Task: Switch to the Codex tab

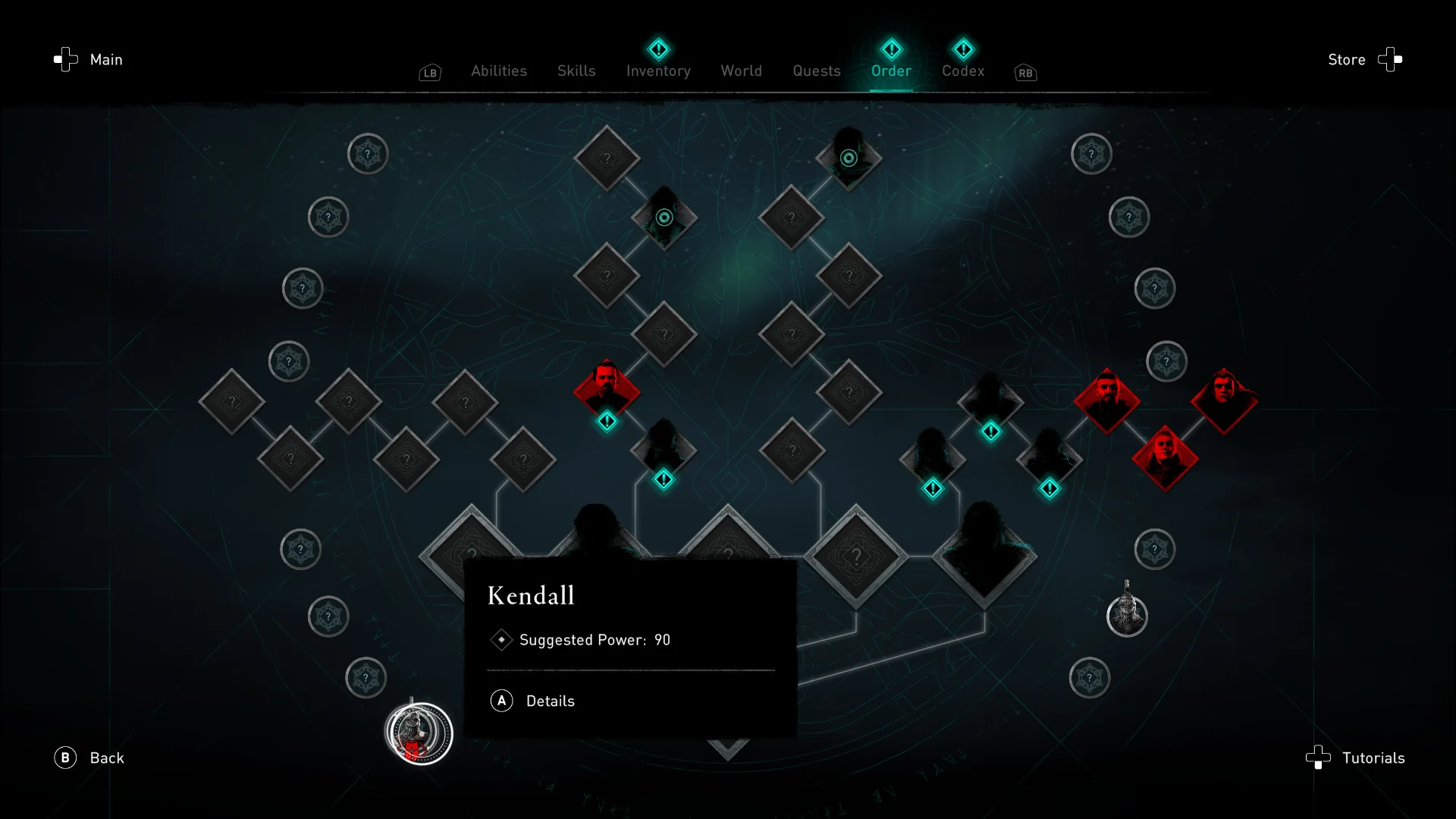Action: (963, 71)
